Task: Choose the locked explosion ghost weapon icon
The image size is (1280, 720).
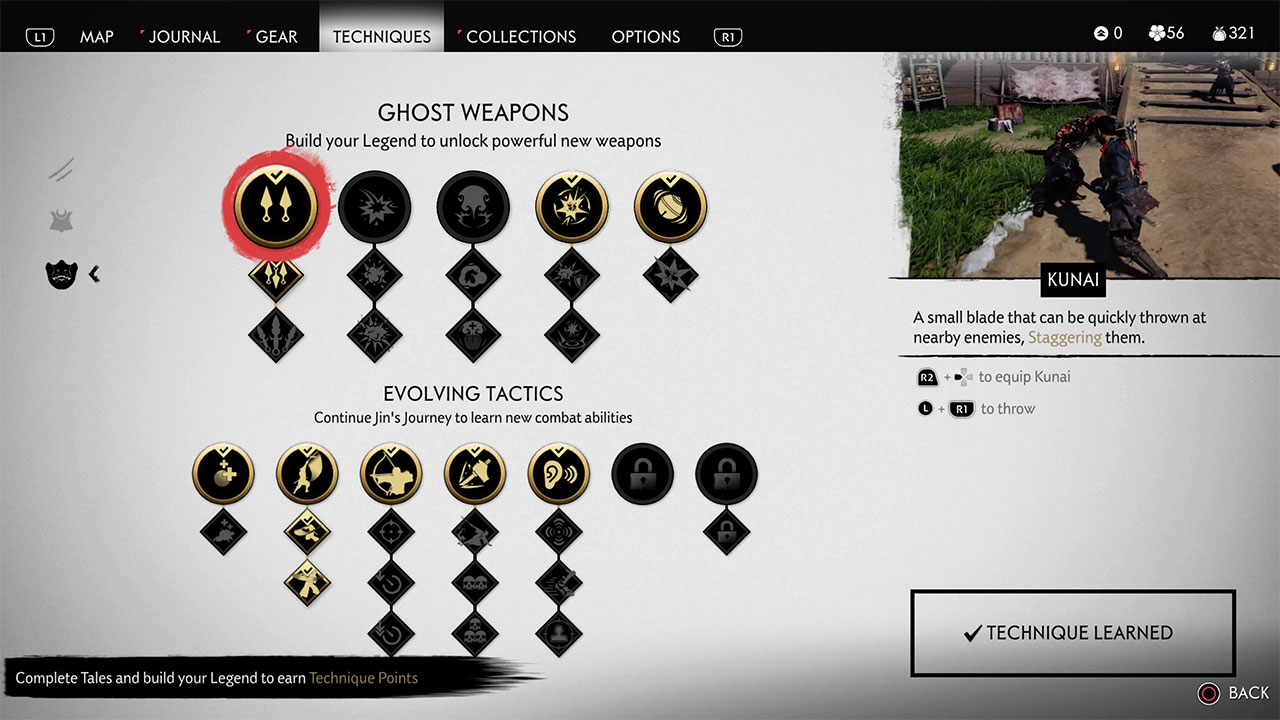Action: pyautogui.click(x=374, y=207)
